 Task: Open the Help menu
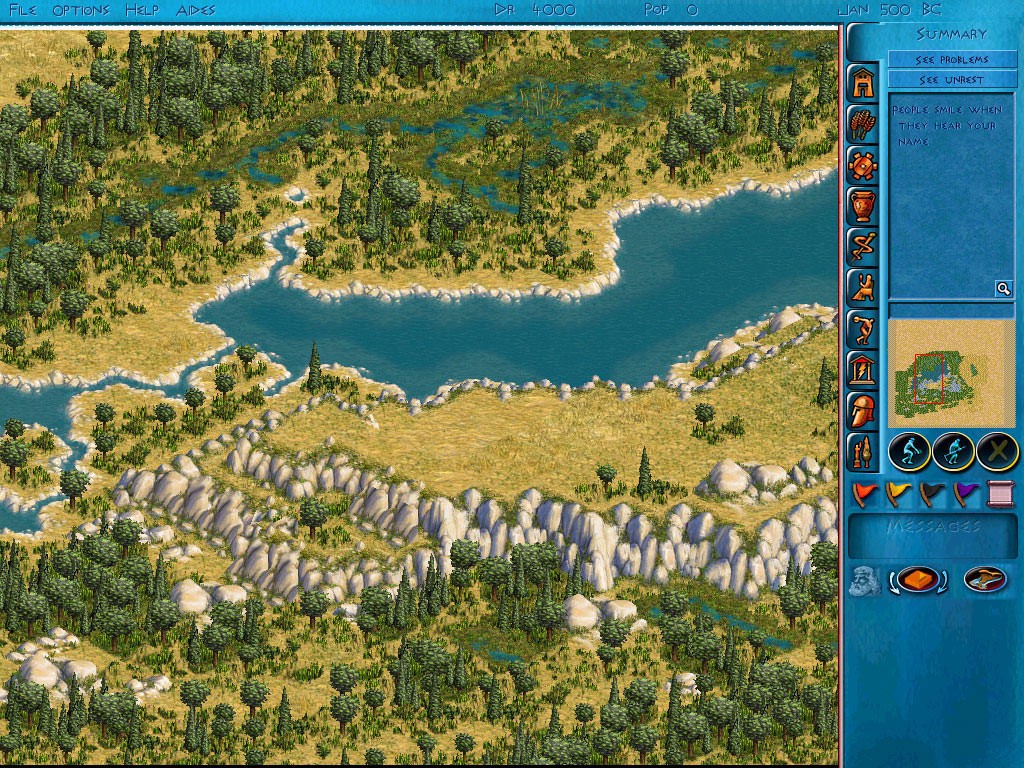click(142, 10)
